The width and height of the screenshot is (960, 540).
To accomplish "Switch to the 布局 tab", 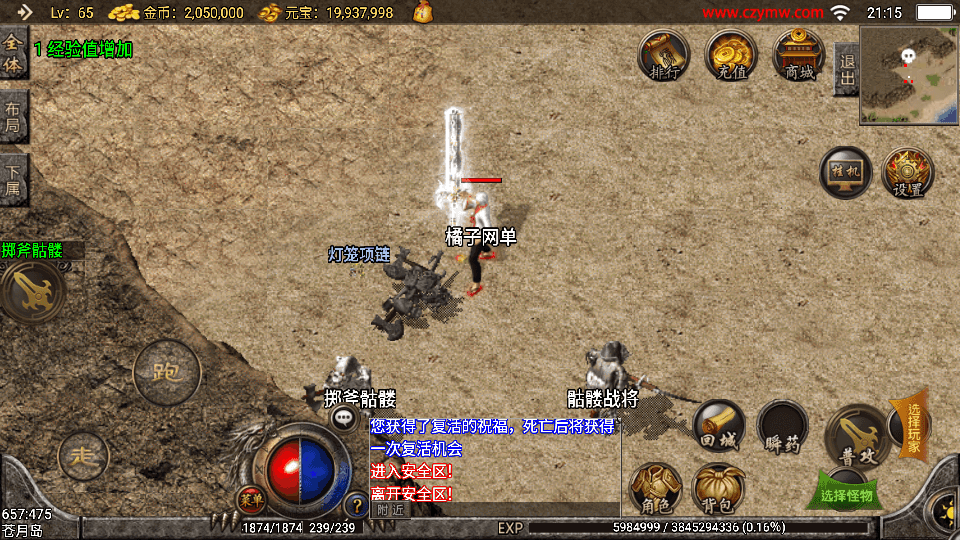I will click(13, 118).
